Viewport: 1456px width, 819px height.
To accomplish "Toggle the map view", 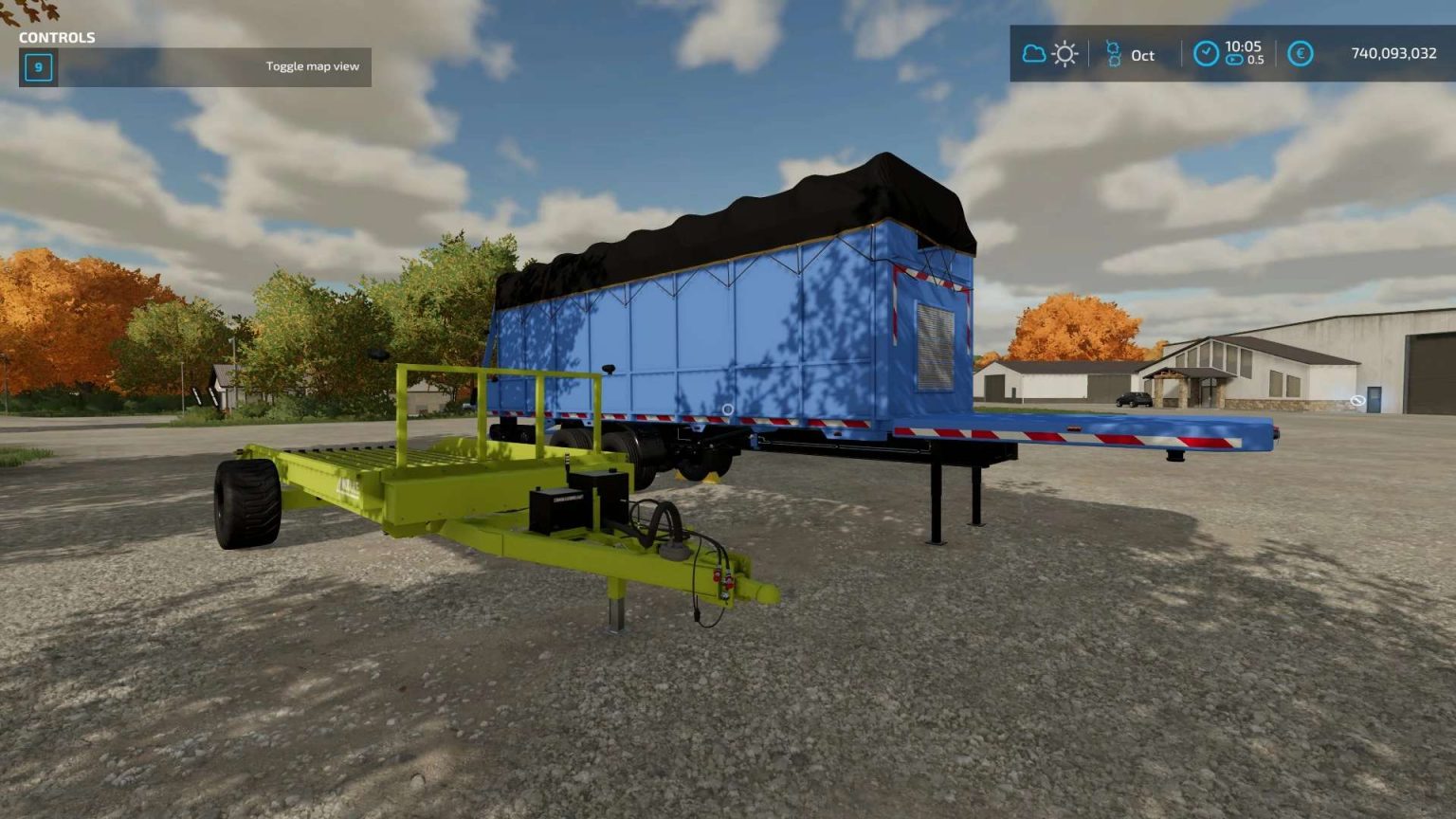I will click(x=313, y=66).
